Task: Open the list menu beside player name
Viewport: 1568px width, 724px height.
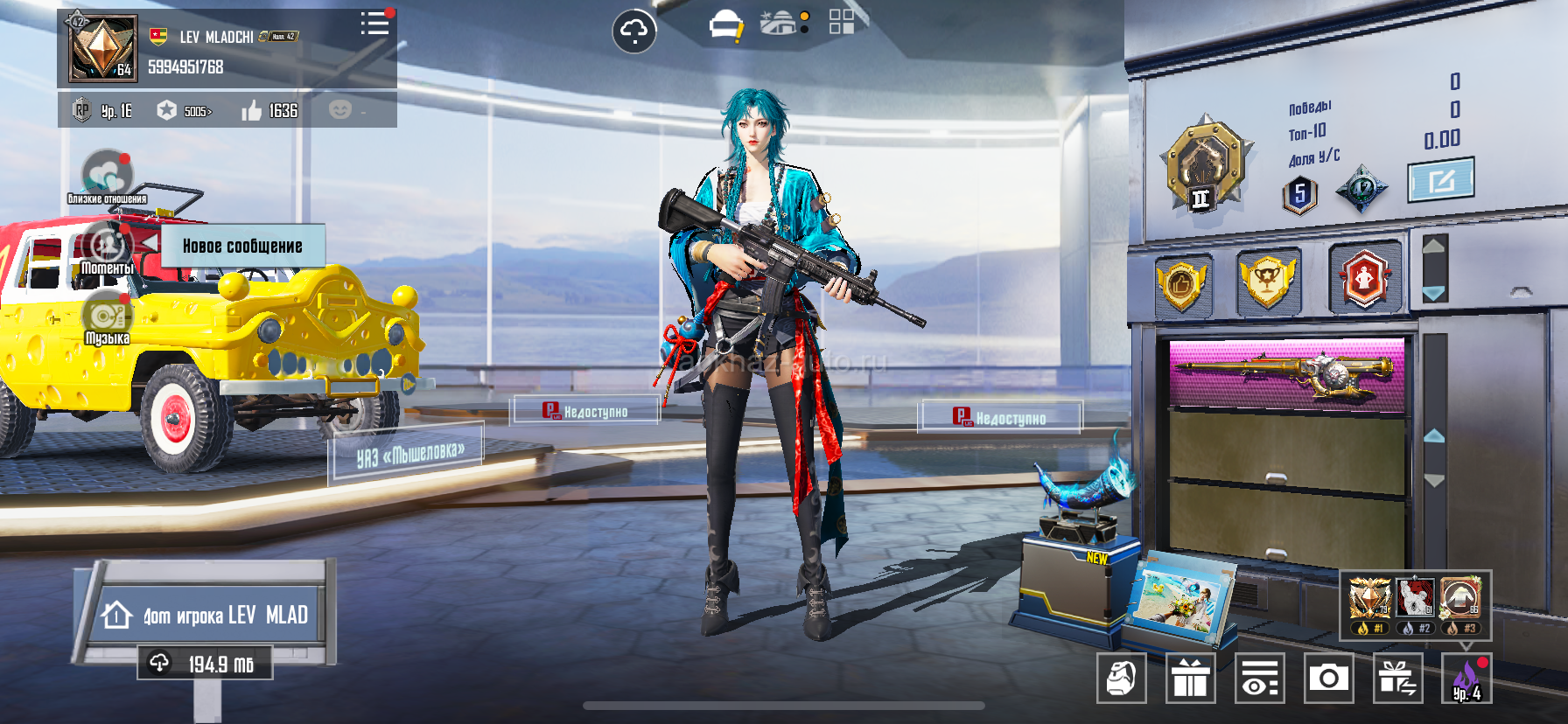Action: pos(374,24)
